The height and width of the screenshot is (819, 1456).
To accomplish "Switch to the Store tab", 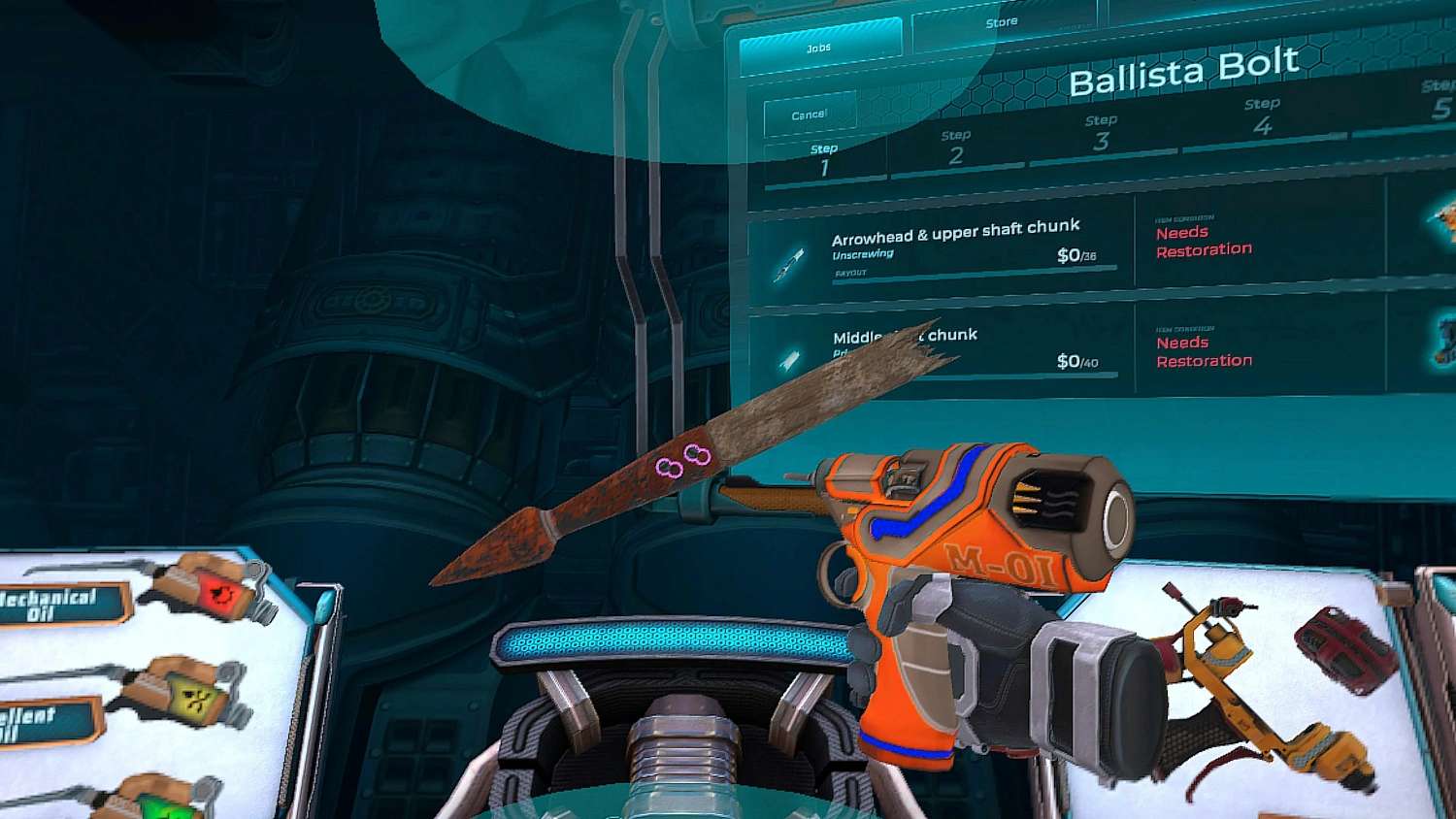I will pyautogui.click(x=1002, y=21).
